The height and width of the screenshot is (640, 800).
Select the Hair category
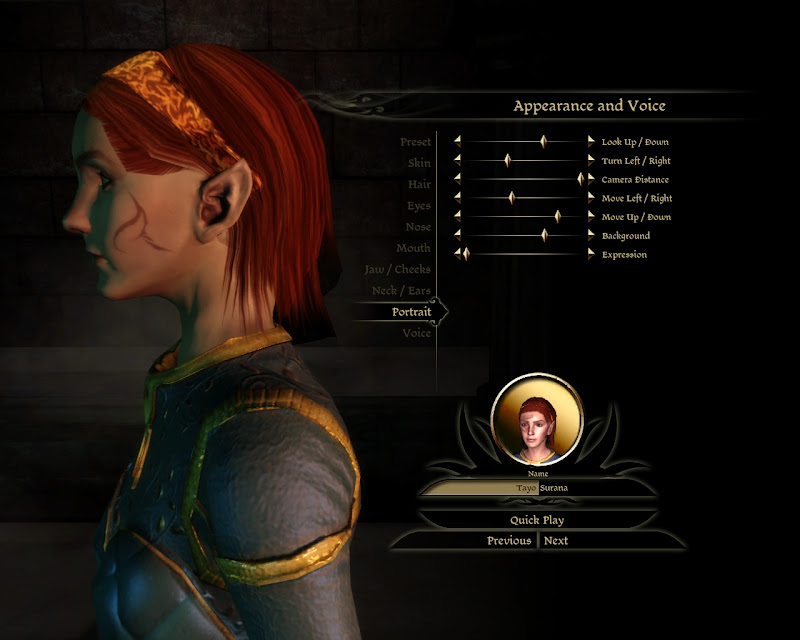pyautogui.click(x=419, y=184)
